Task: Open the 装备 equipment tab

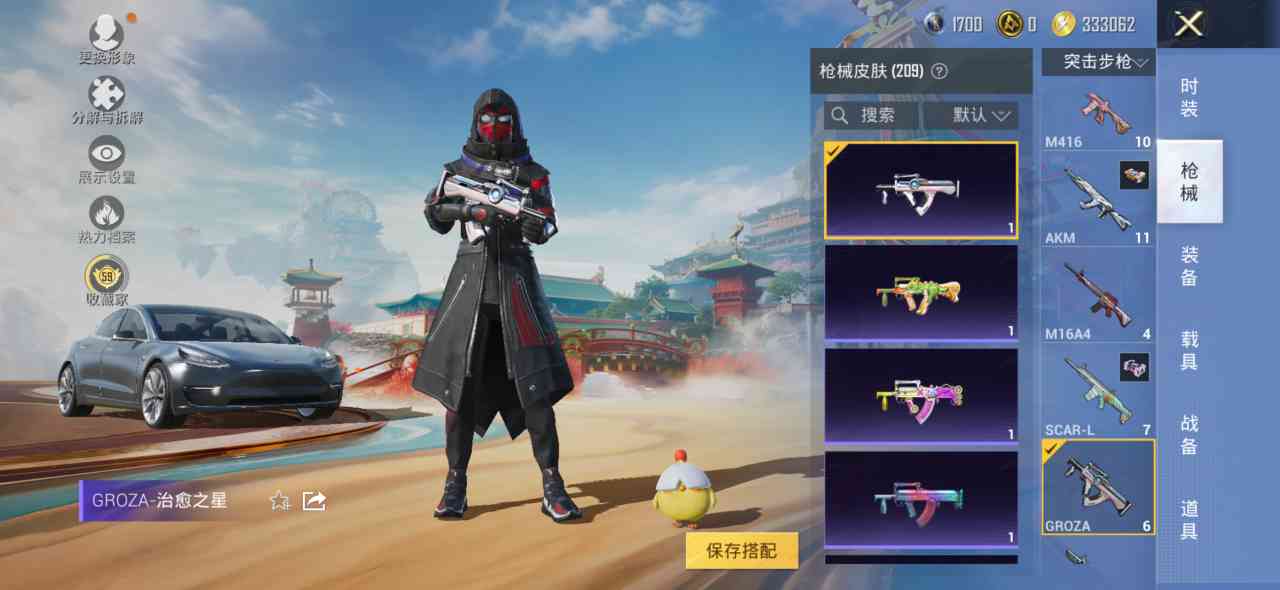Action: pyautogui.click(x=1189, y=266)
